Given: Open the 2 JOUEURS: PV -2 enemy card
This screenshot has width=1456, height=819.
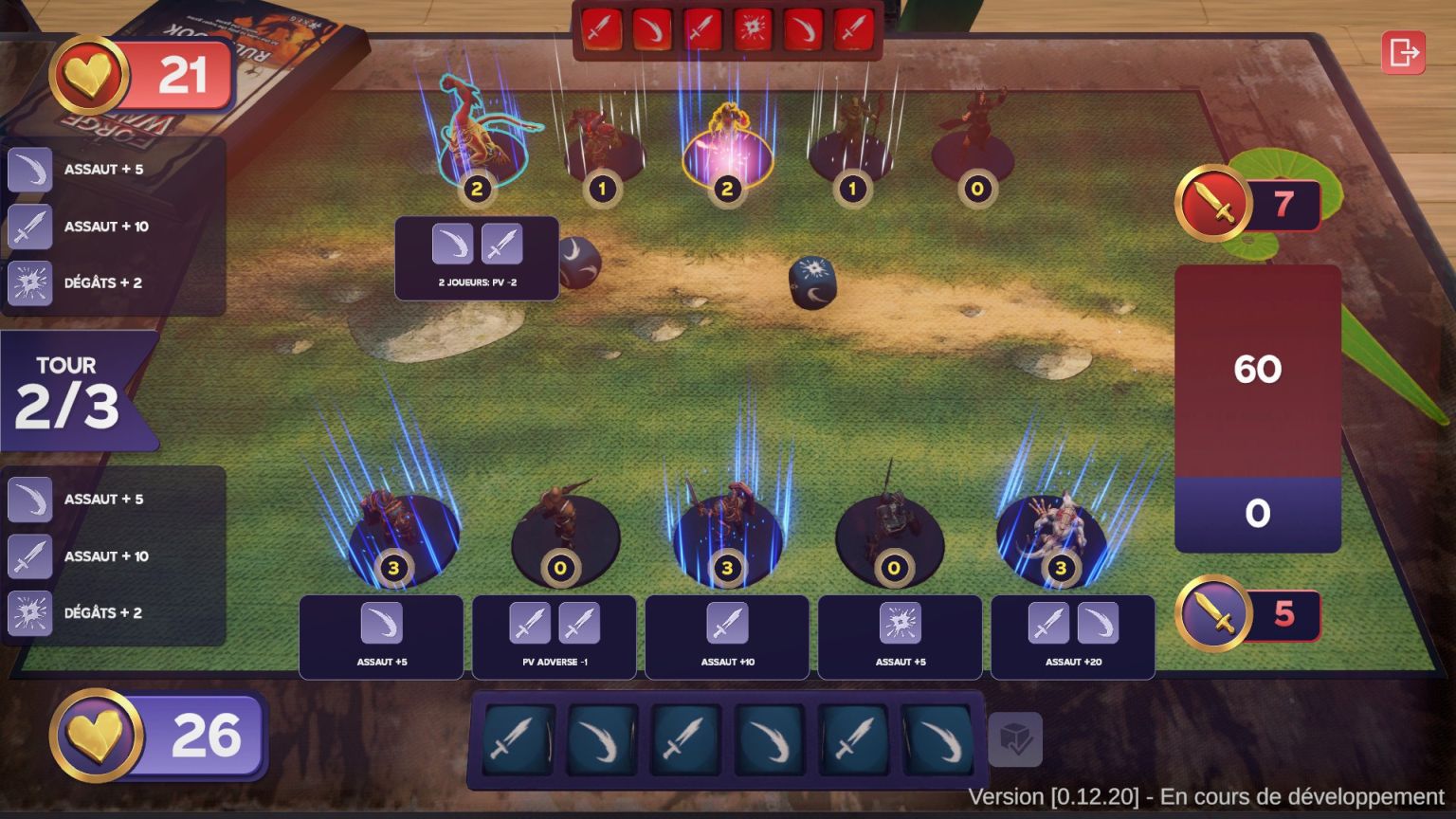Looking at the screenshot, I should [x=477, y=258].
